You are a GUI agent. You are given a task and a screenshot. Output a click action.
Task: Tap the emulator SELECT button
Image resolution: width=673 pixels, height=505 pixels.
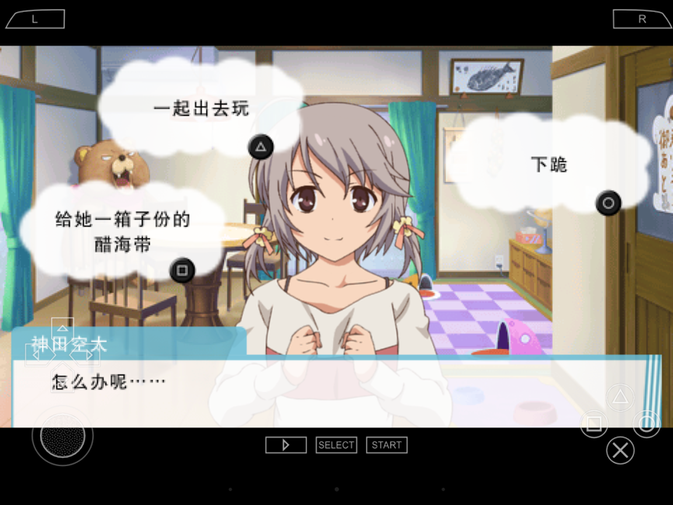[336, 445]
